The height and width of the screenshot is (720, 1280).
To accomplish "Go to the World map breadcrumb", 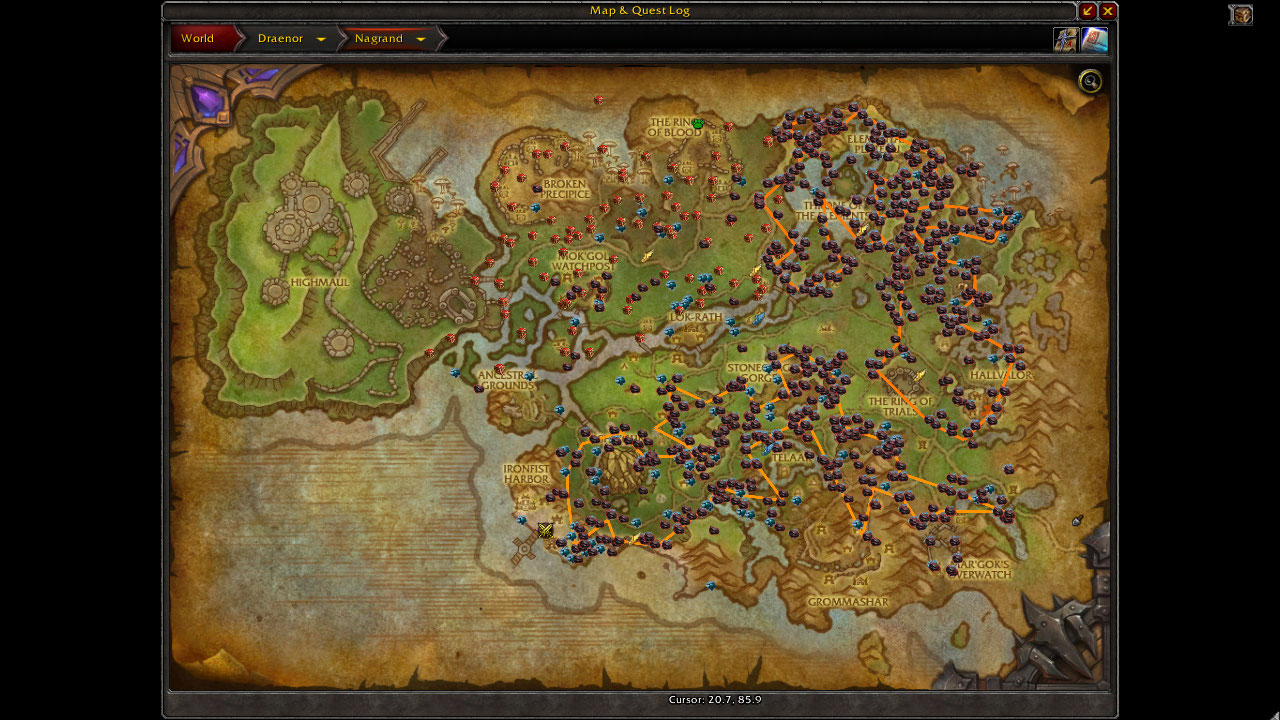I will pyautogui.click(x=198, y=39).
